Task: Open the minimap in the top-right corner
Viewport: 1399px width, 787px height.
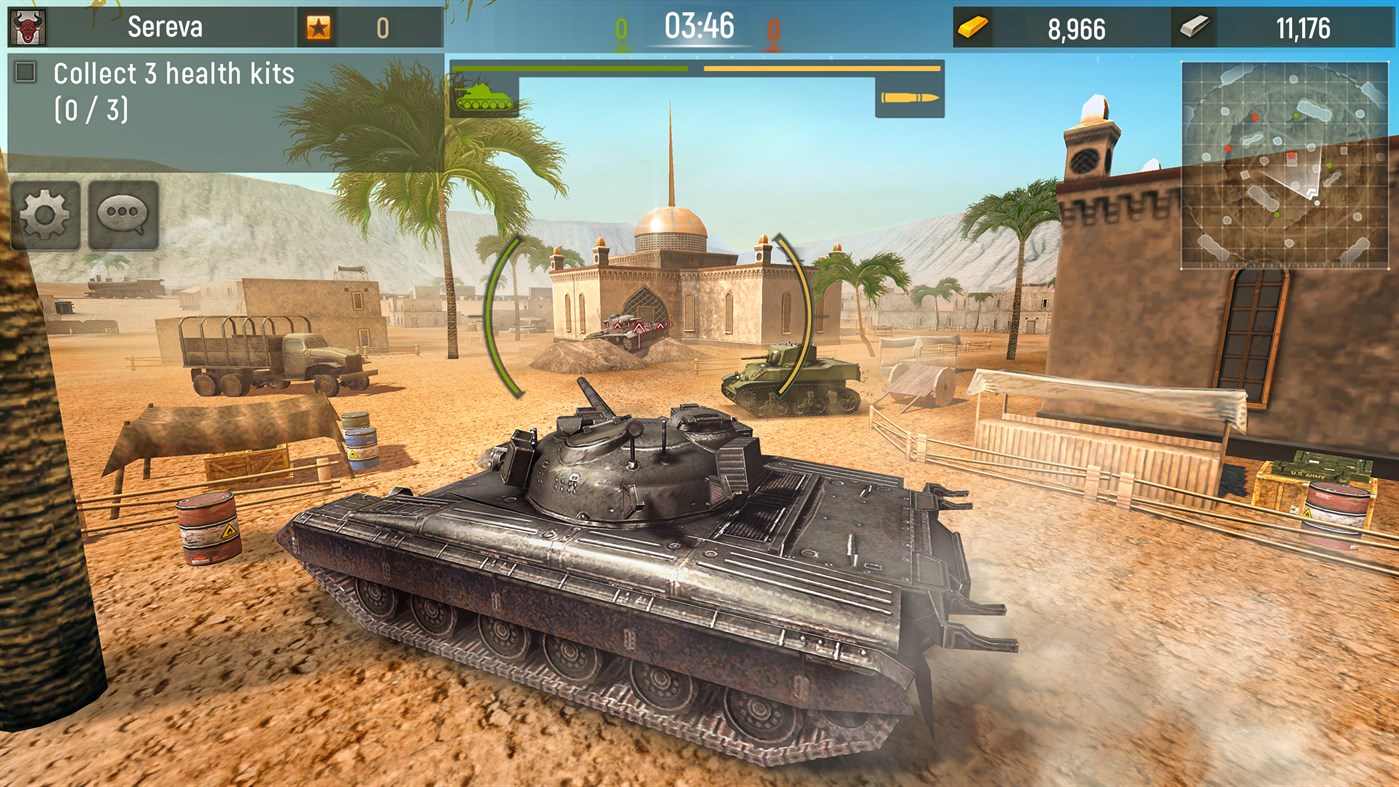Action: point(1287,163)
